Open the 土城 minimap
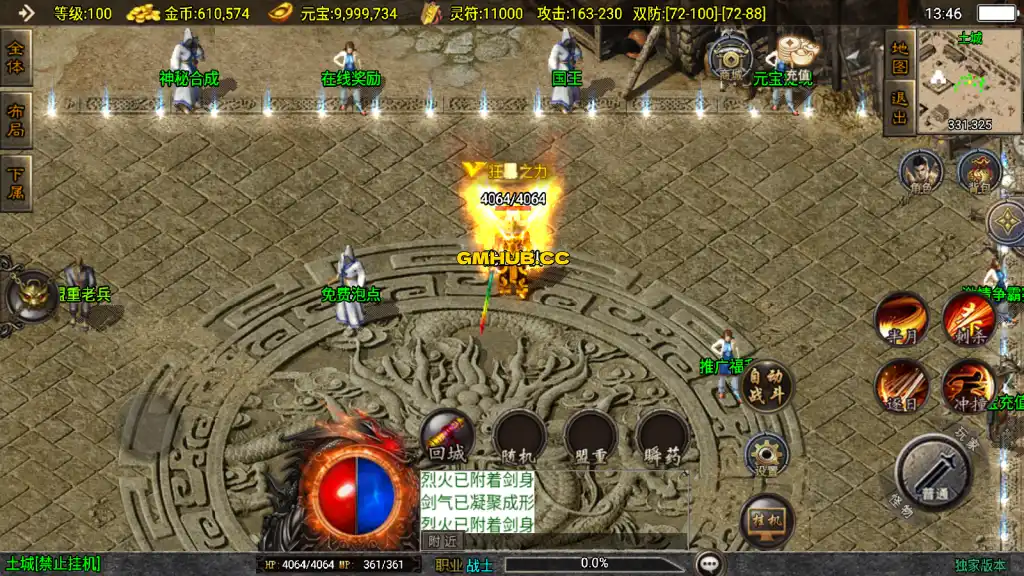Screen dimensions: 1024x576 point(969,81)
